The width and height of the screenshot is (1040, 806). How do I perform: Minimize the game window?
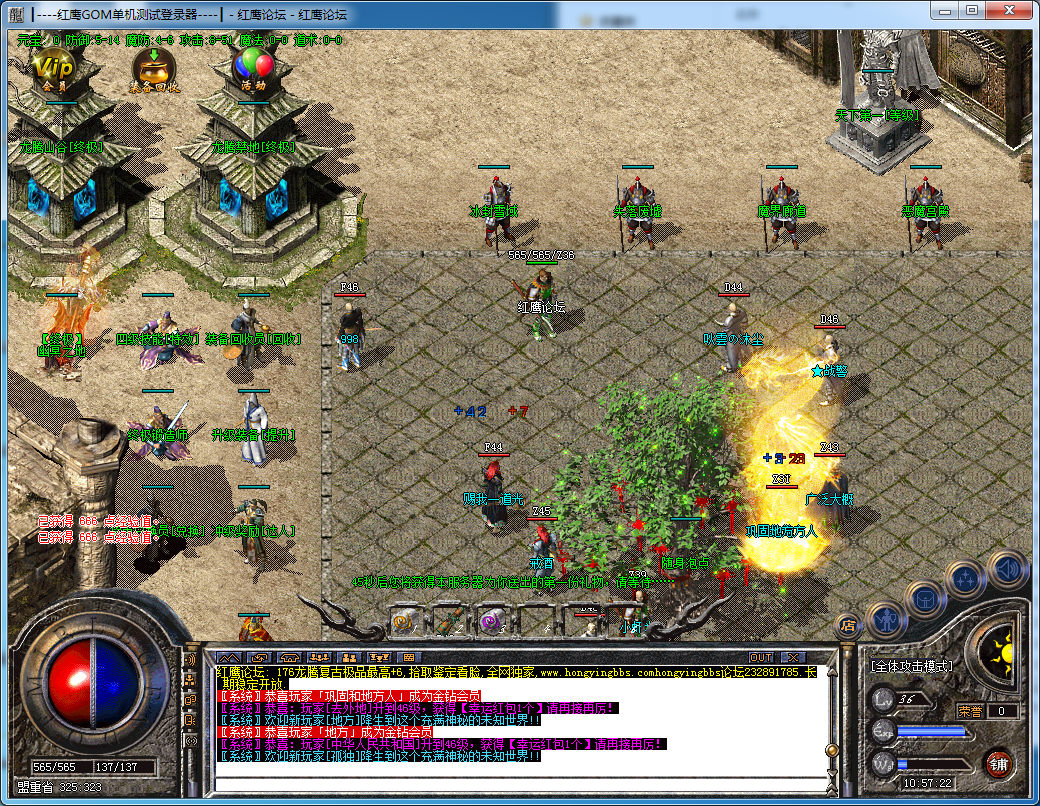click(x=945, y=10)
